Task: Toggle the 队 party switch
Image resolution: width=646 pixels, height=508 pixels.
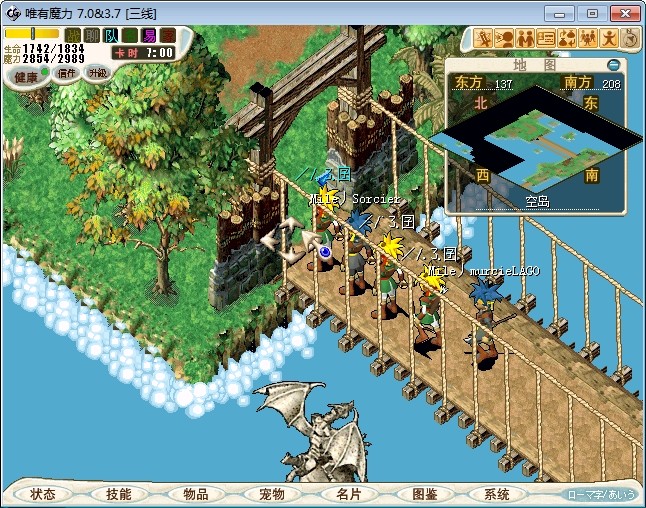Action: pyautogui.click(x=111, y=36)
